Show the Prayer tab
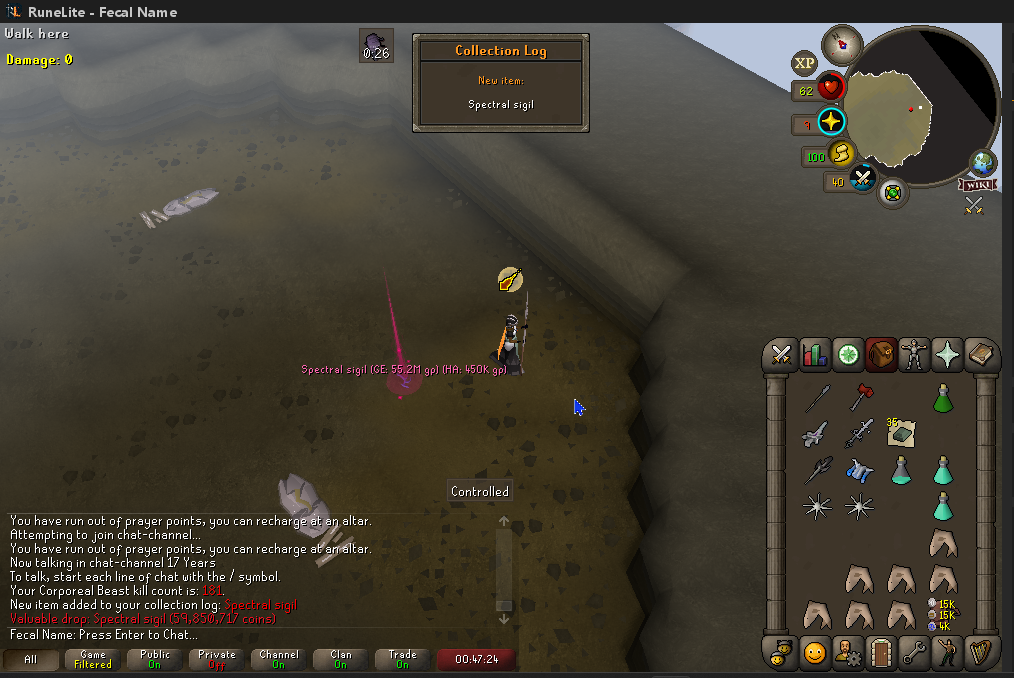The image size is (1014, 678). pos(946,354)
